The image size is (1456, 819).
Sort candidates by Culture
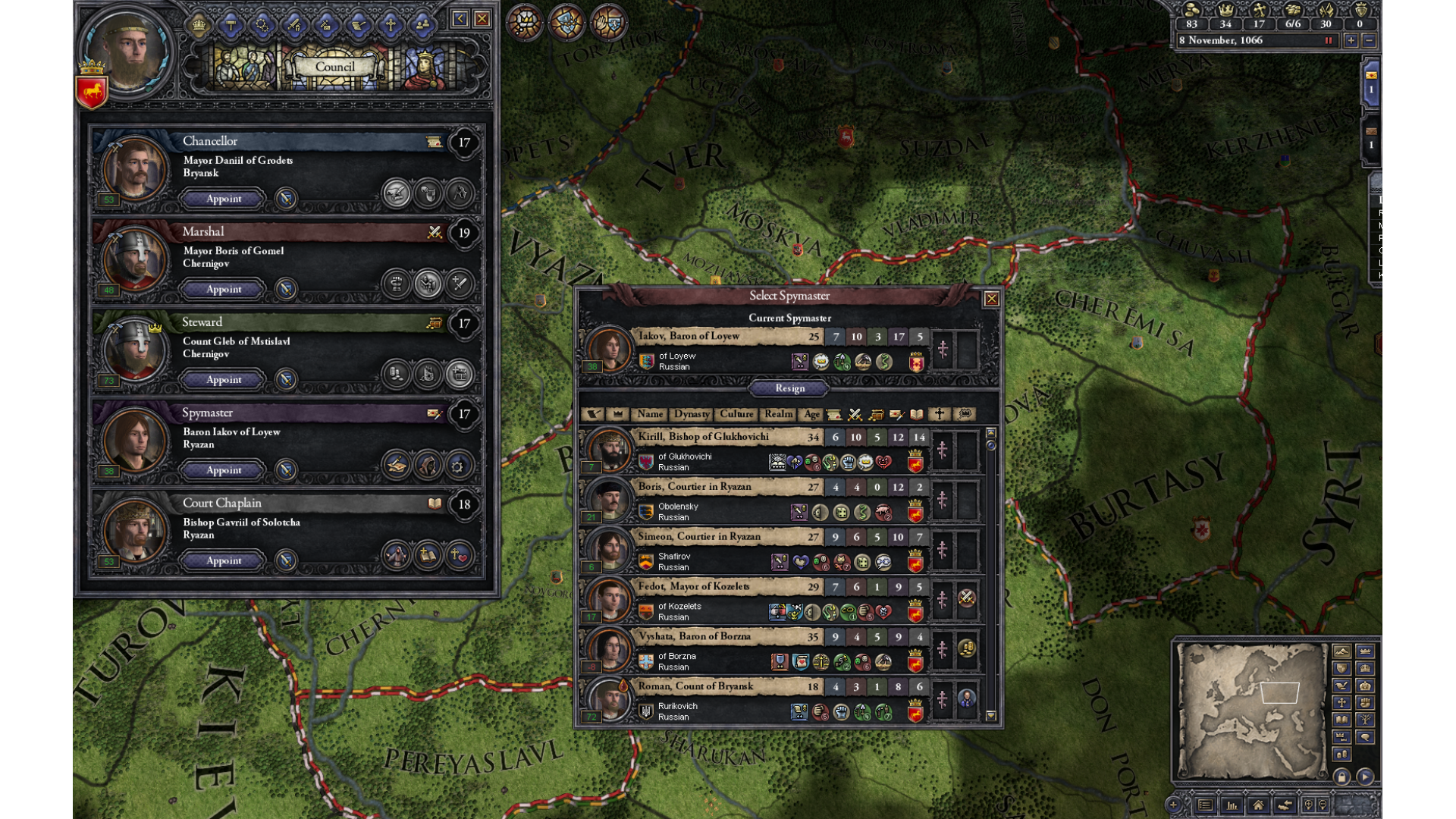point(736,414)
